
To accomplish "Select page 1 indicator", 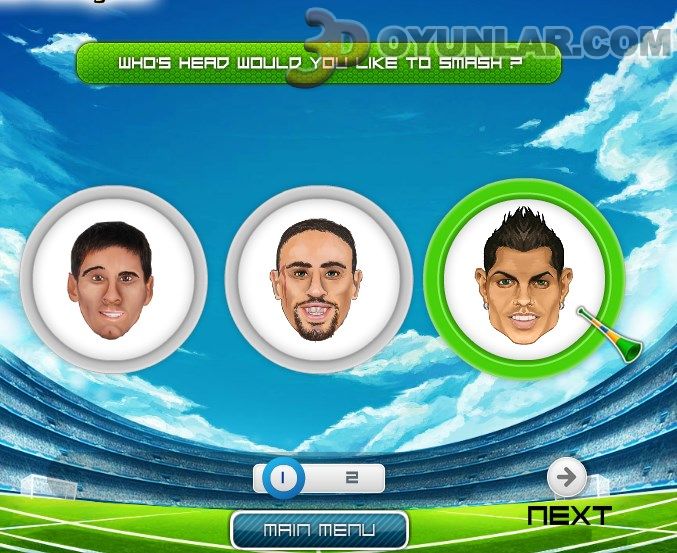I will pyautogui.click(x=282, y=478).
